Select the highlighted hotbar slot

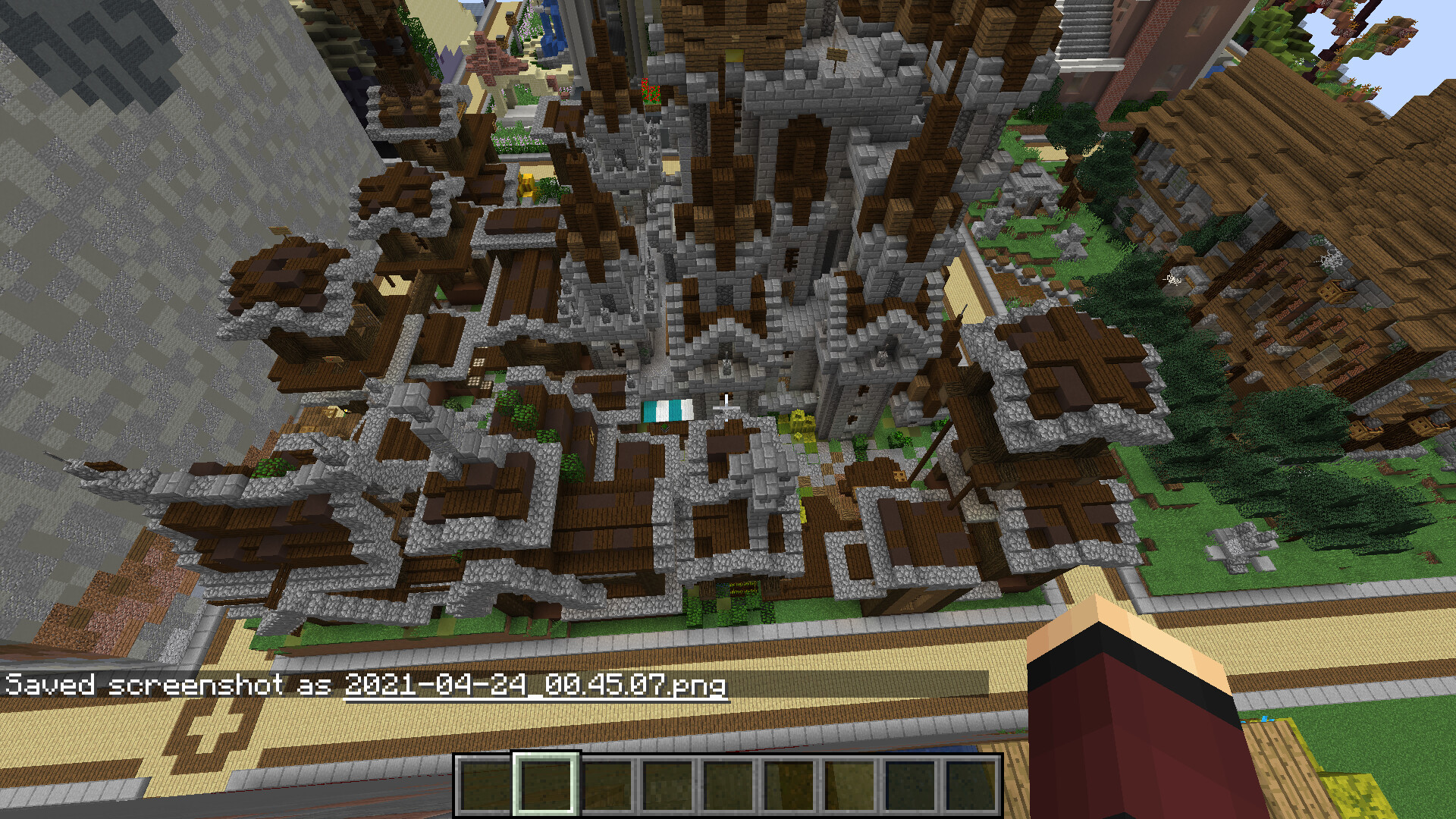546,784
